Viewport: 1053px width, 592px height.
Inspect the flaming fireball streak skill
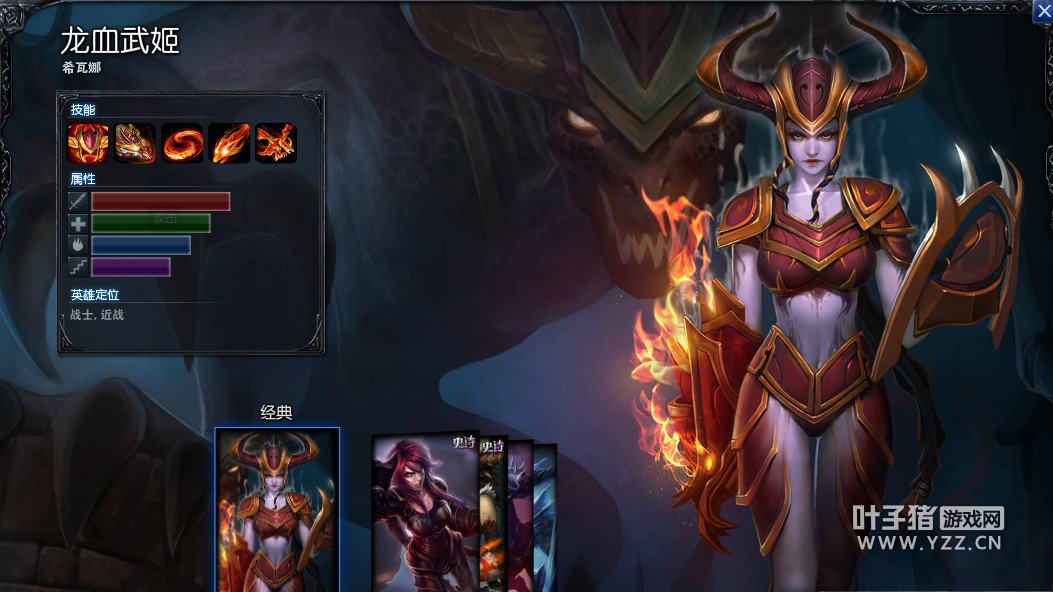229,143
